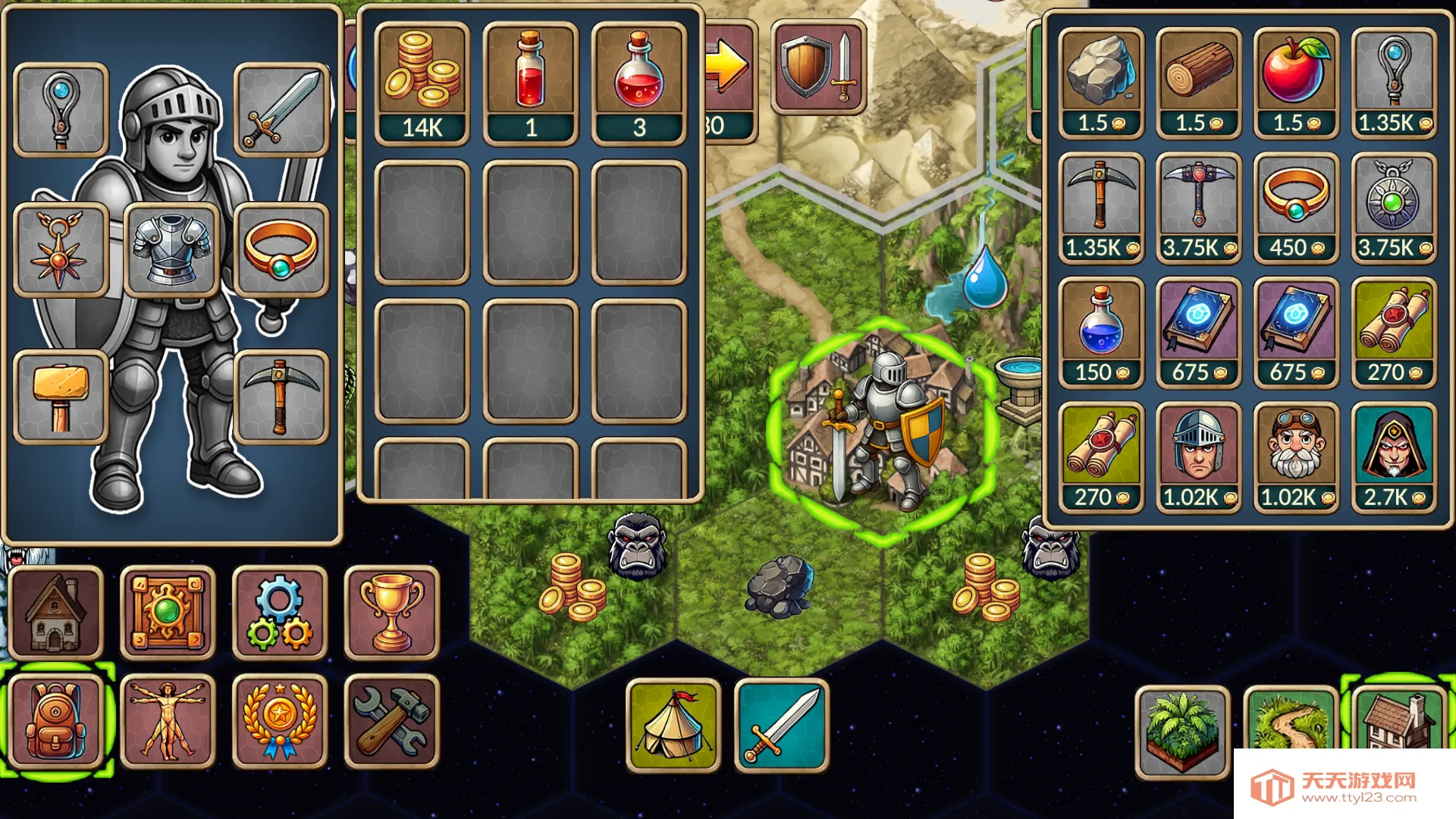Buy the red apple for 1.5 gold
Image resolution: width=1456 pixels, height=819 pixels.
pos(1296,82)
